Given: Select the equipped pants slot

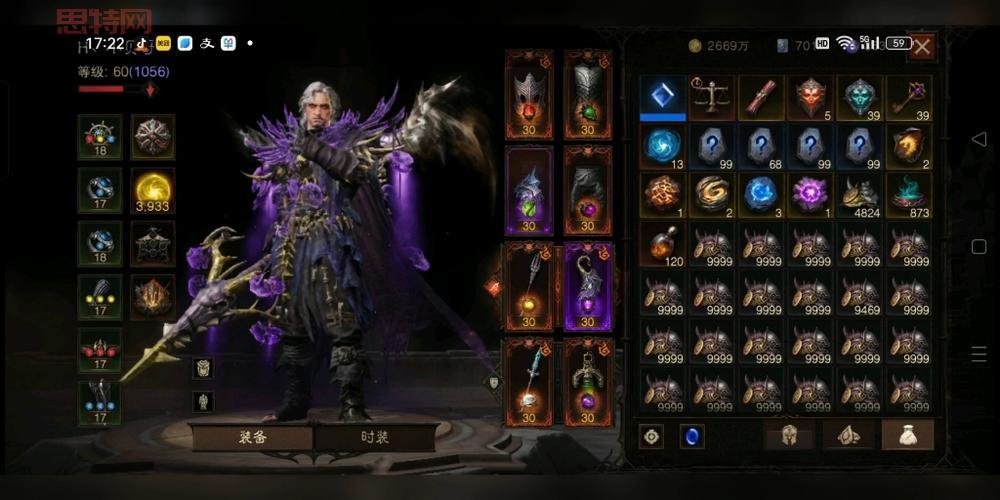Looking at the screenshot, I should pos(588,190).
